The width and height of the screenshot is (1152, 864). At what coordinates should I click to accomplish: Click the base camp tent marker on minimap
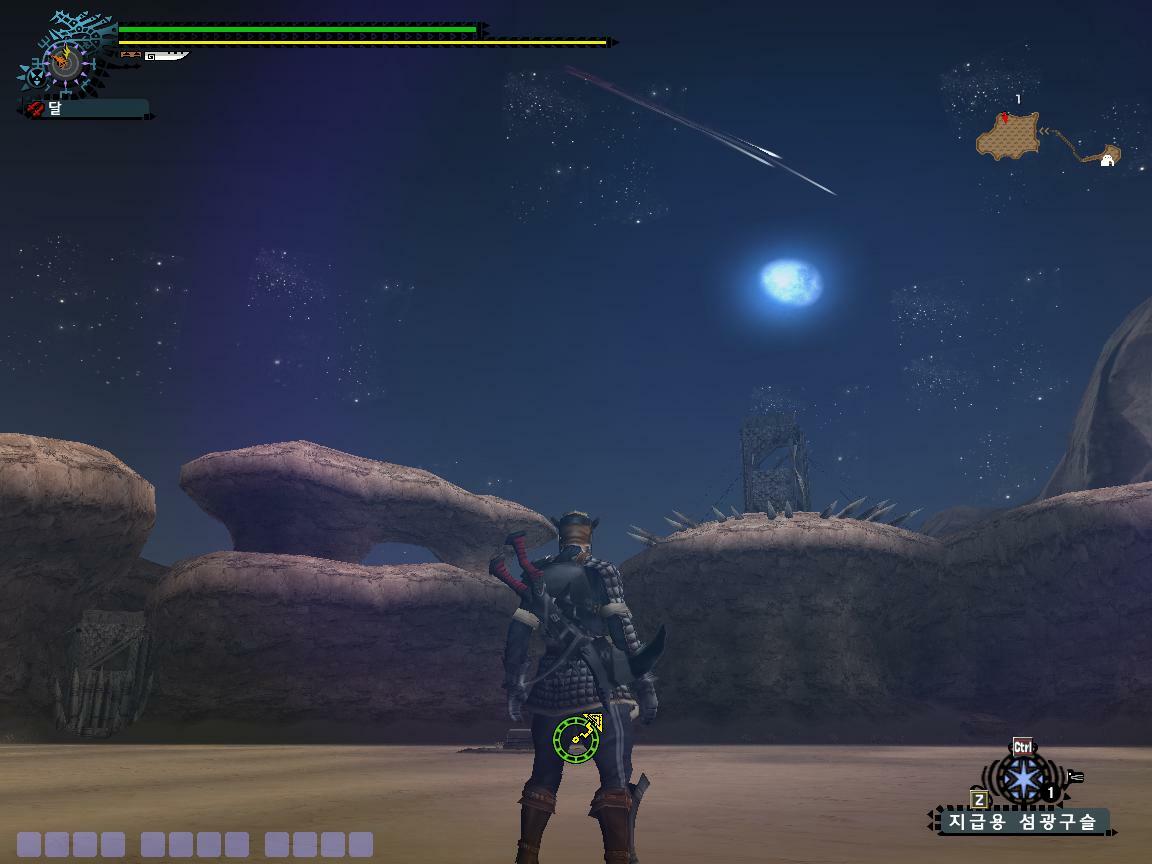[x=1107, y=159]
